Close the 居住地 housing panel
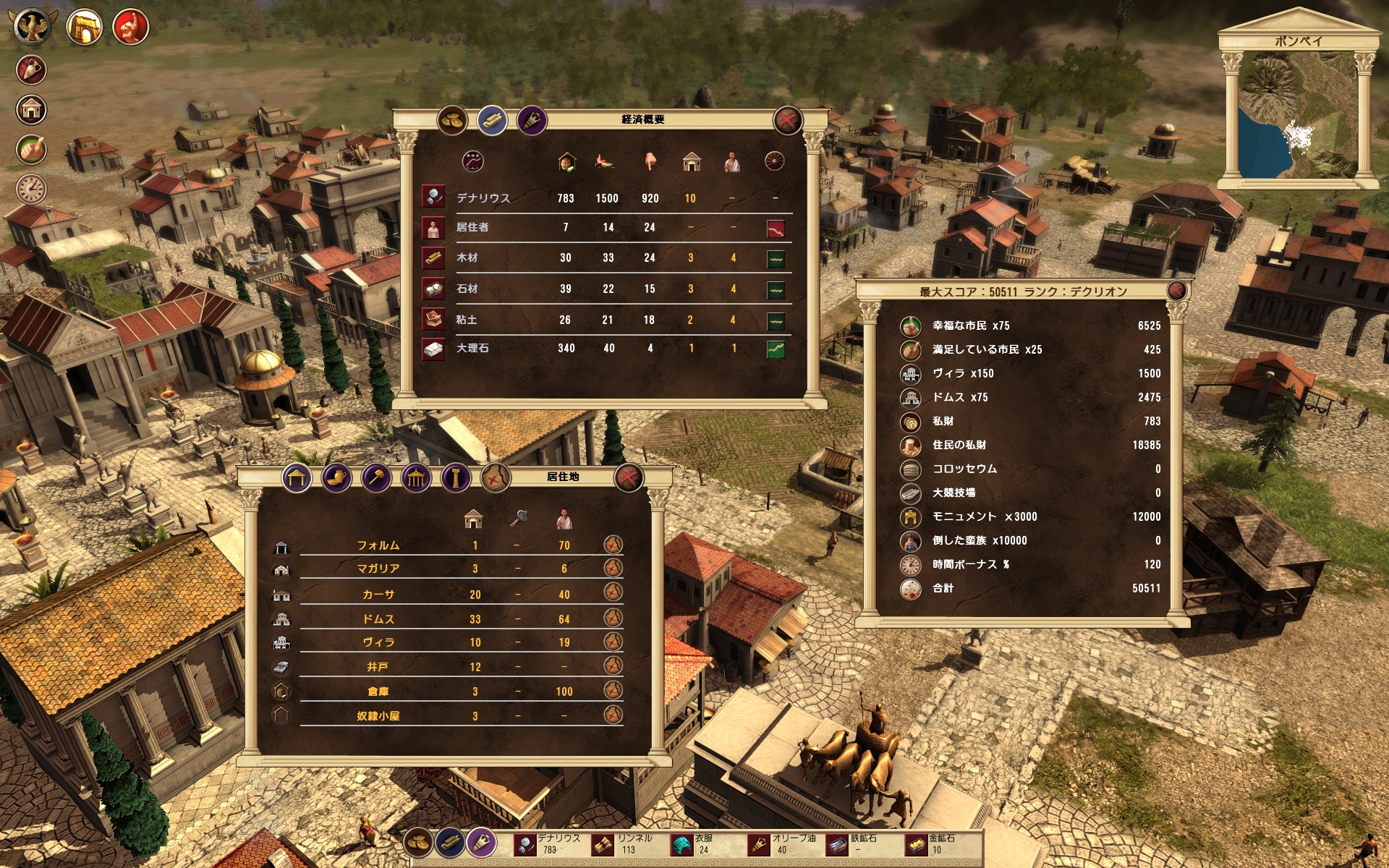 tap(629, 477)
